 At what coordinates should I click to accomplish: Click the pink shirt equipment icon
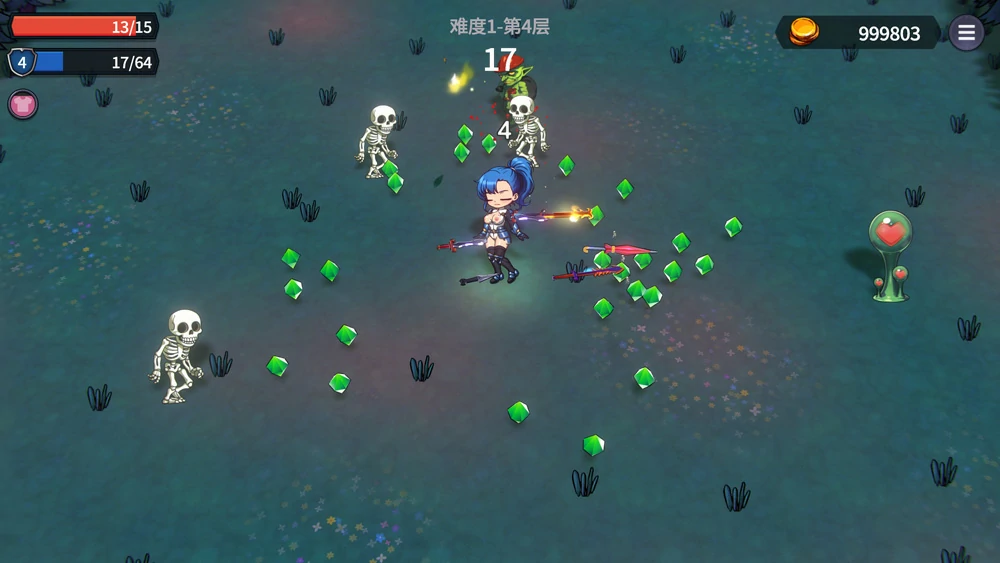point(23,104)
